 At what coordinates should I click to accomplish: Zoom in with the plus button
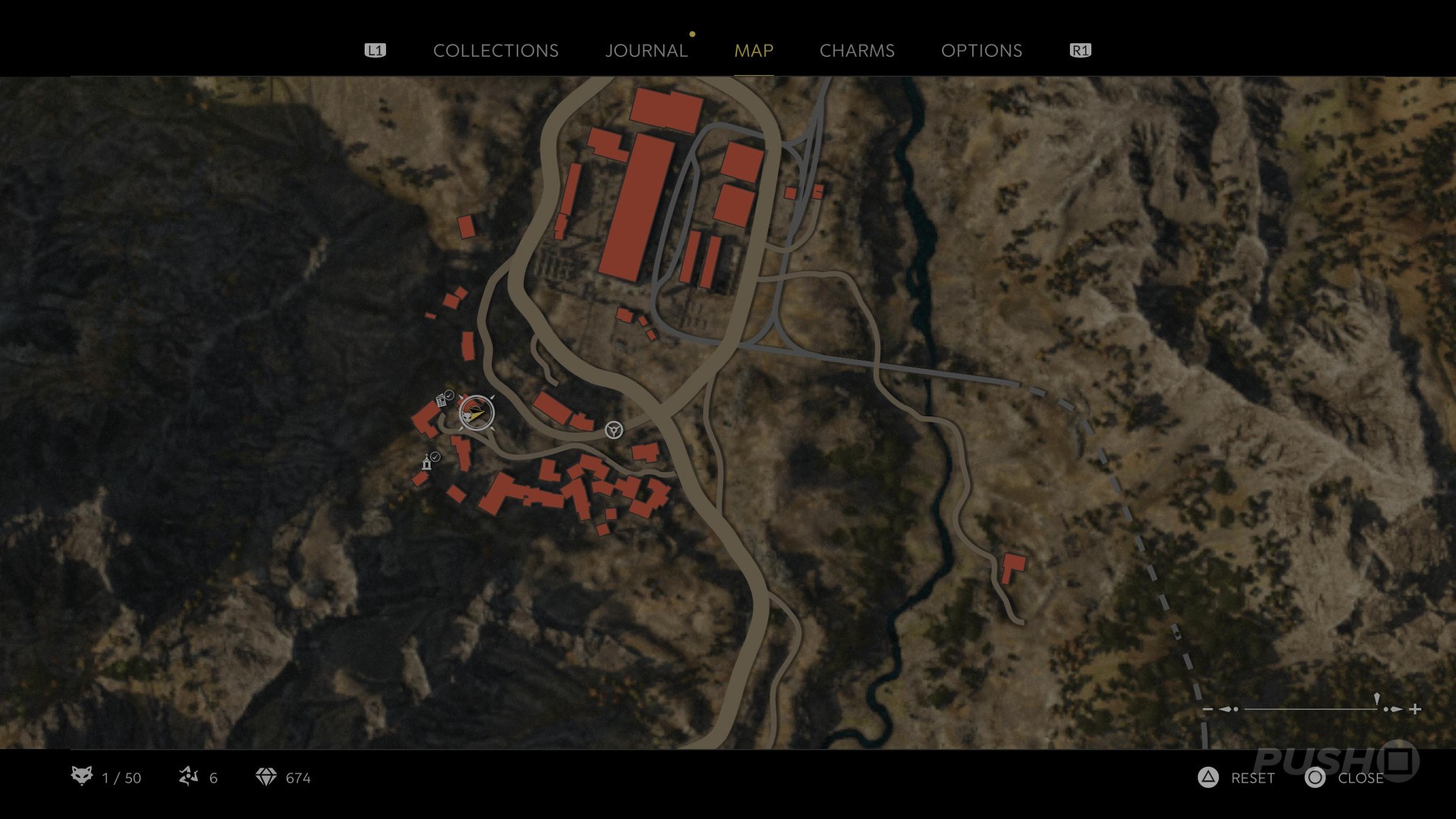1415,709
